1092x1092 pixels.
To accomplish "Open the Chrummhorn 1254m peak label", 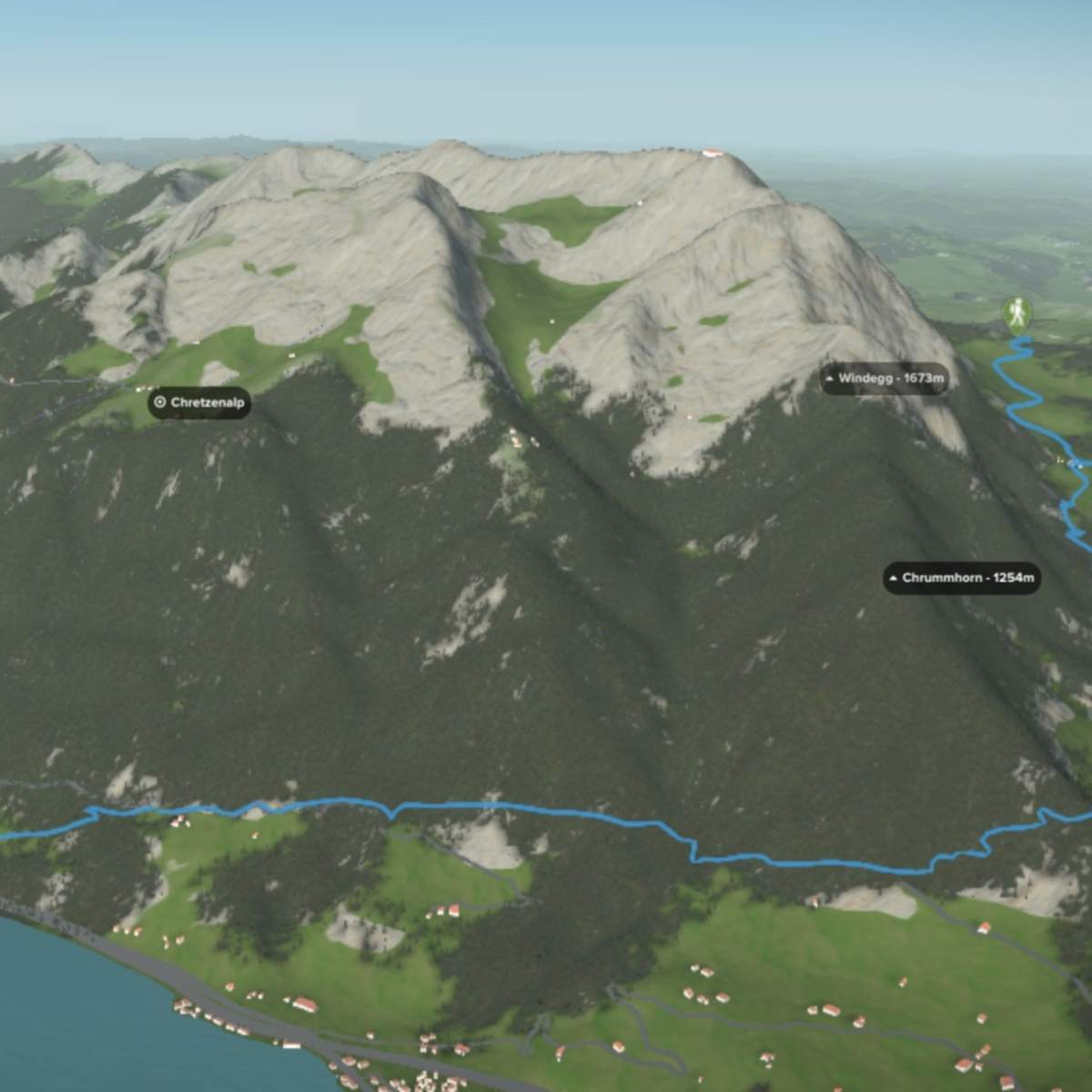I will click(961, 577).
